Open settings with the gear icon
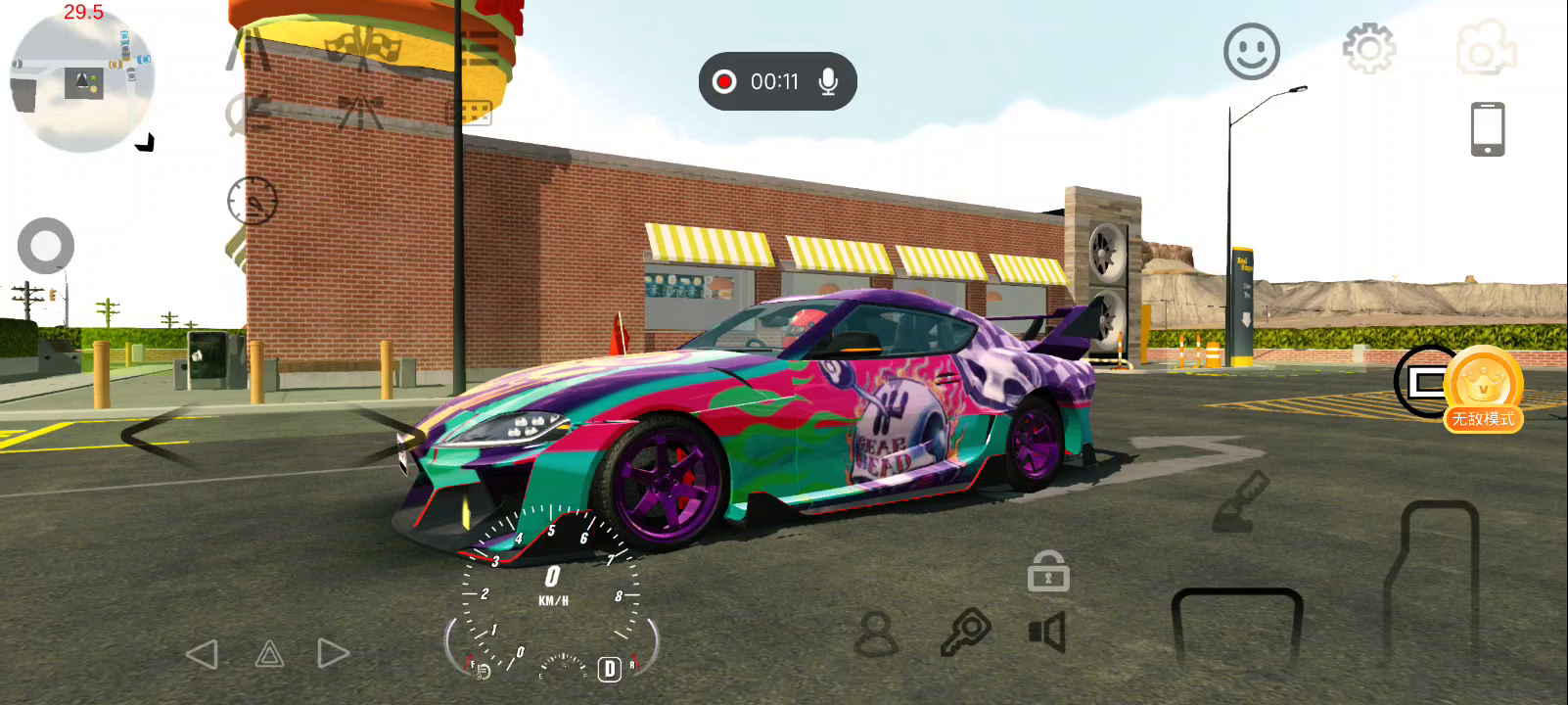Screen dimensions: 1568x705 1368,48
